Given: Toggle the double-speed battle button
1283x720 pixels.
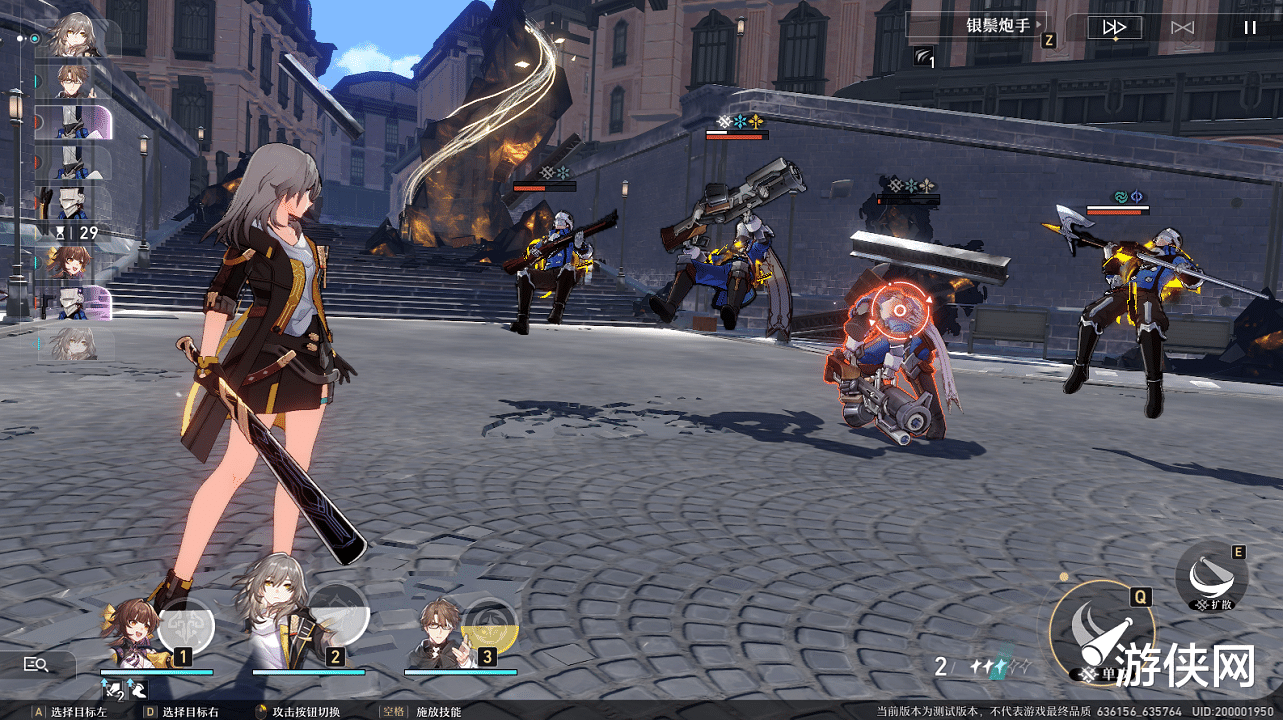Looking at the screenshot, I should tap(1114, 28).
